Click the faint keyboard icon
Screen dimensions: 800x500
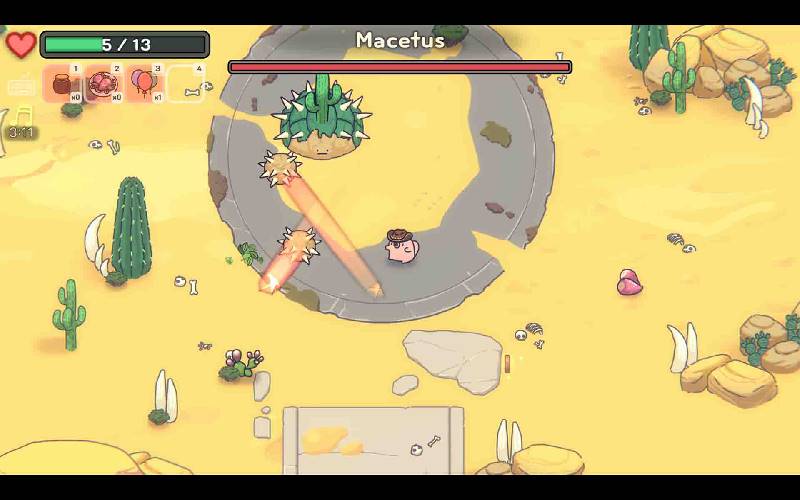21,87
